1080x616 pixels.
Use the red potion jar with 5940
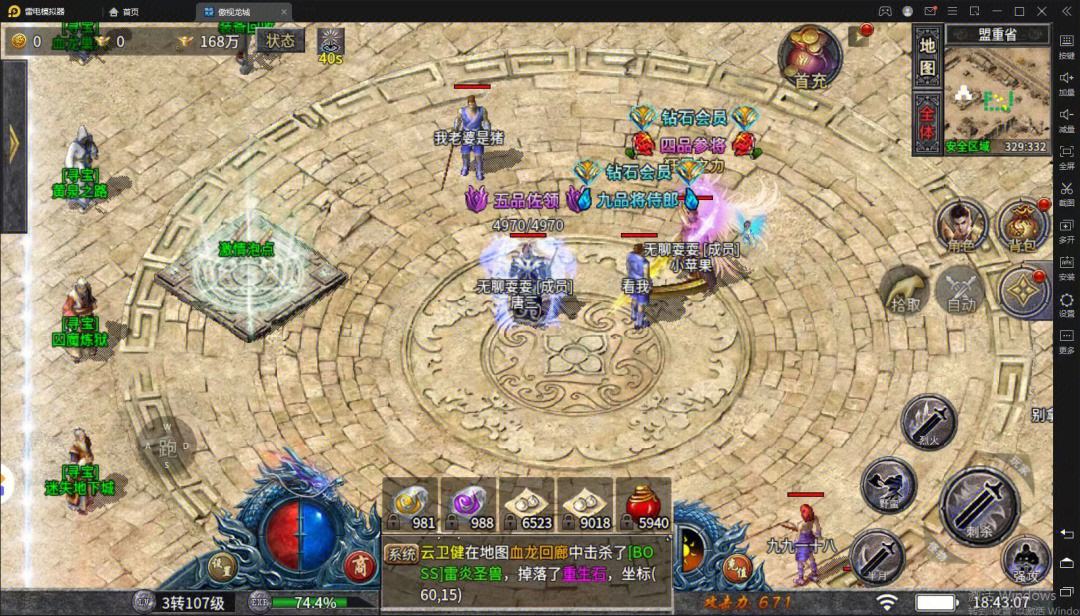click(x=643, y=504)
